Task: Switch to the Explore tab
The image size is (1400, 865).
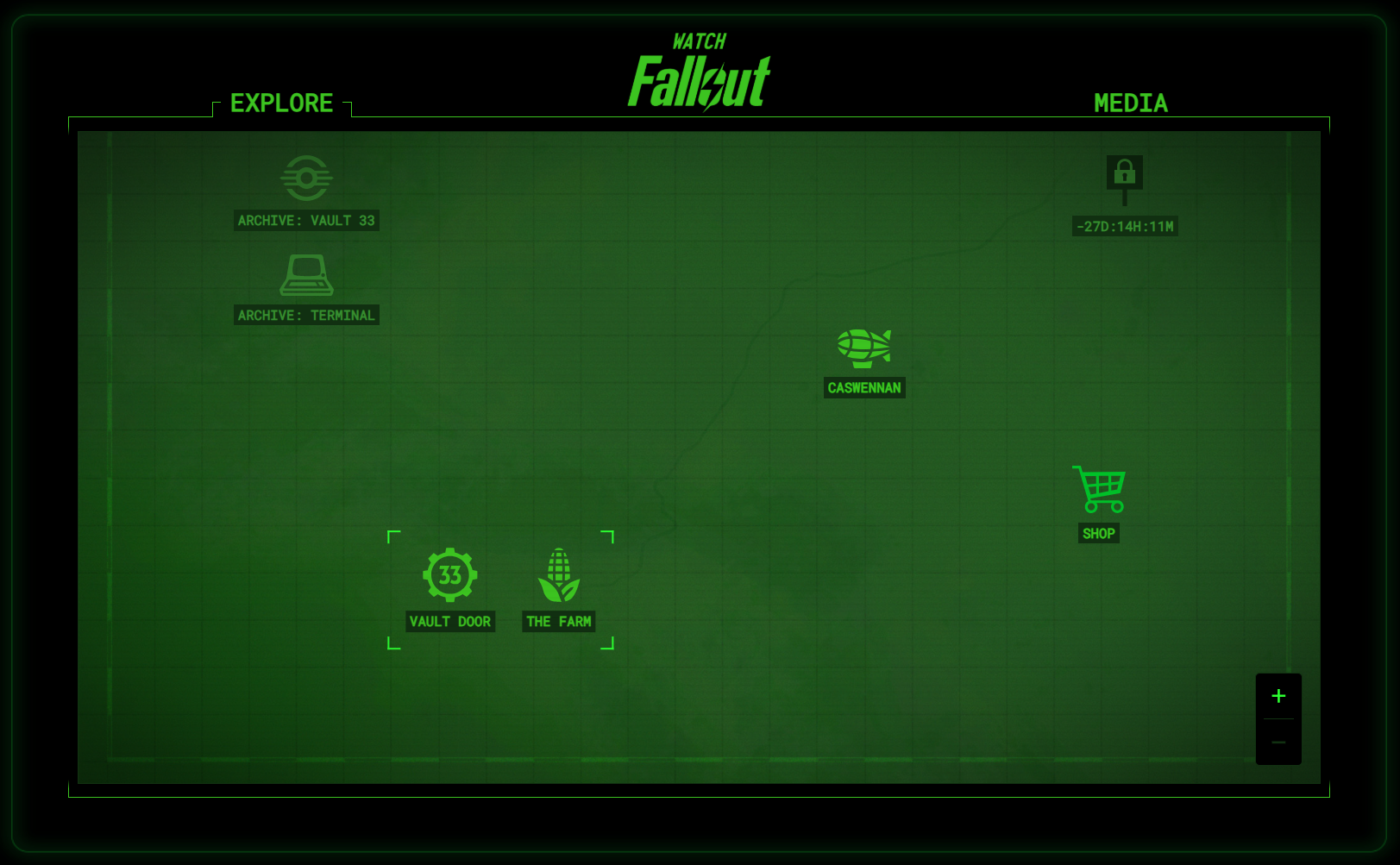Action: click(x=281, y=103)
